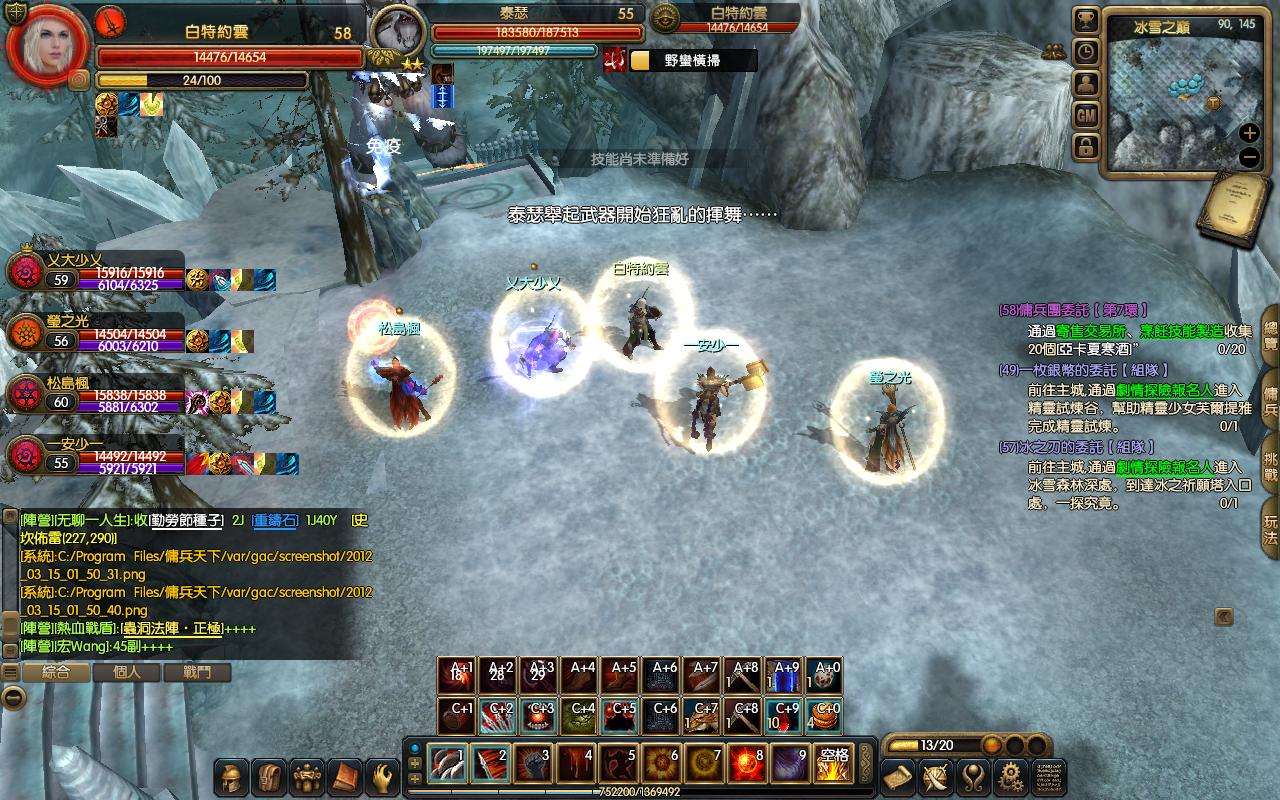Viewport: 1280px width, 800px height.
Task: Open the helmet character menu icon
Action: pos(232,777)
